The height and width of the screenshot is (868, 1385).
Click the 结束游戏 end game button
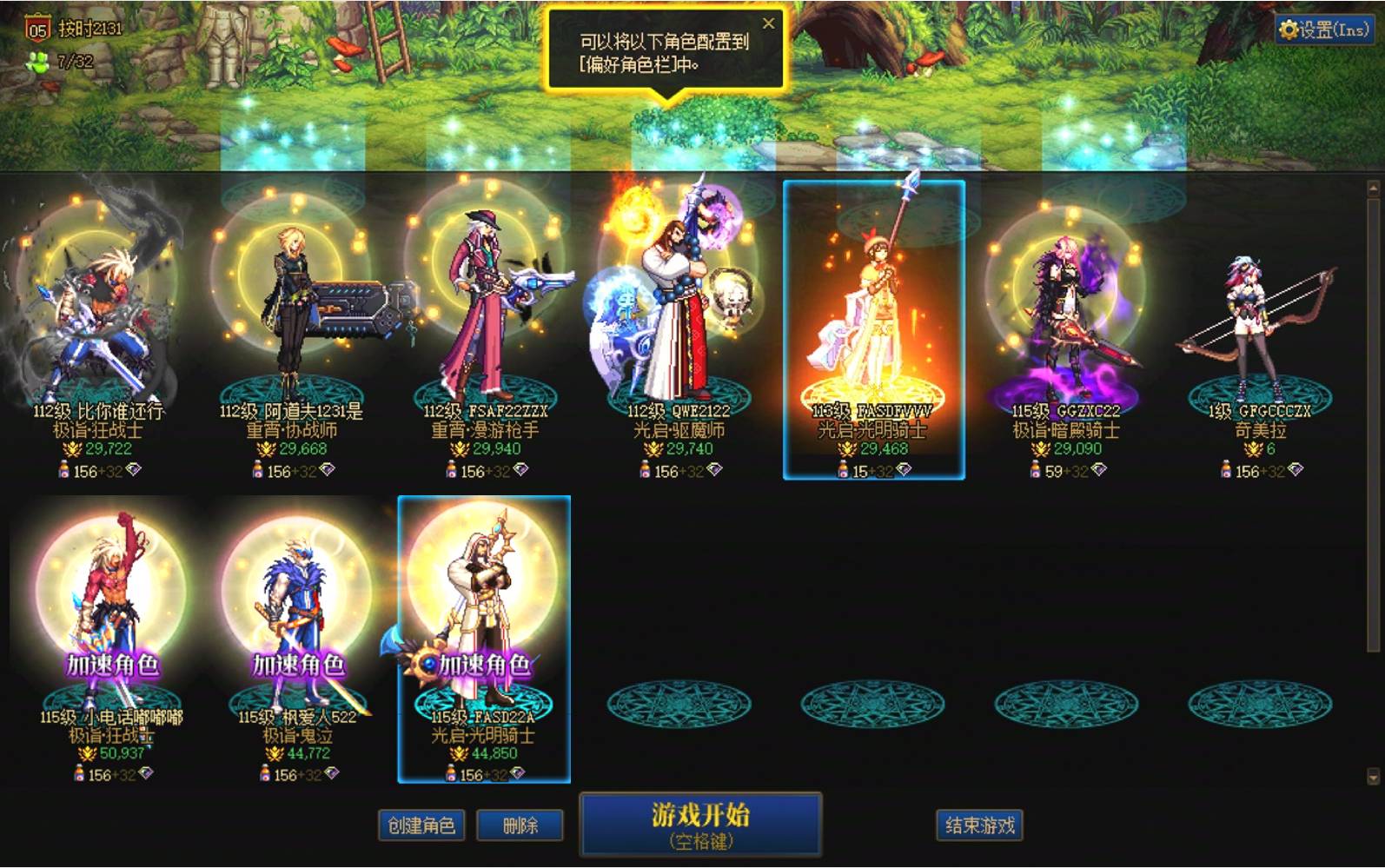coord(980,825)
